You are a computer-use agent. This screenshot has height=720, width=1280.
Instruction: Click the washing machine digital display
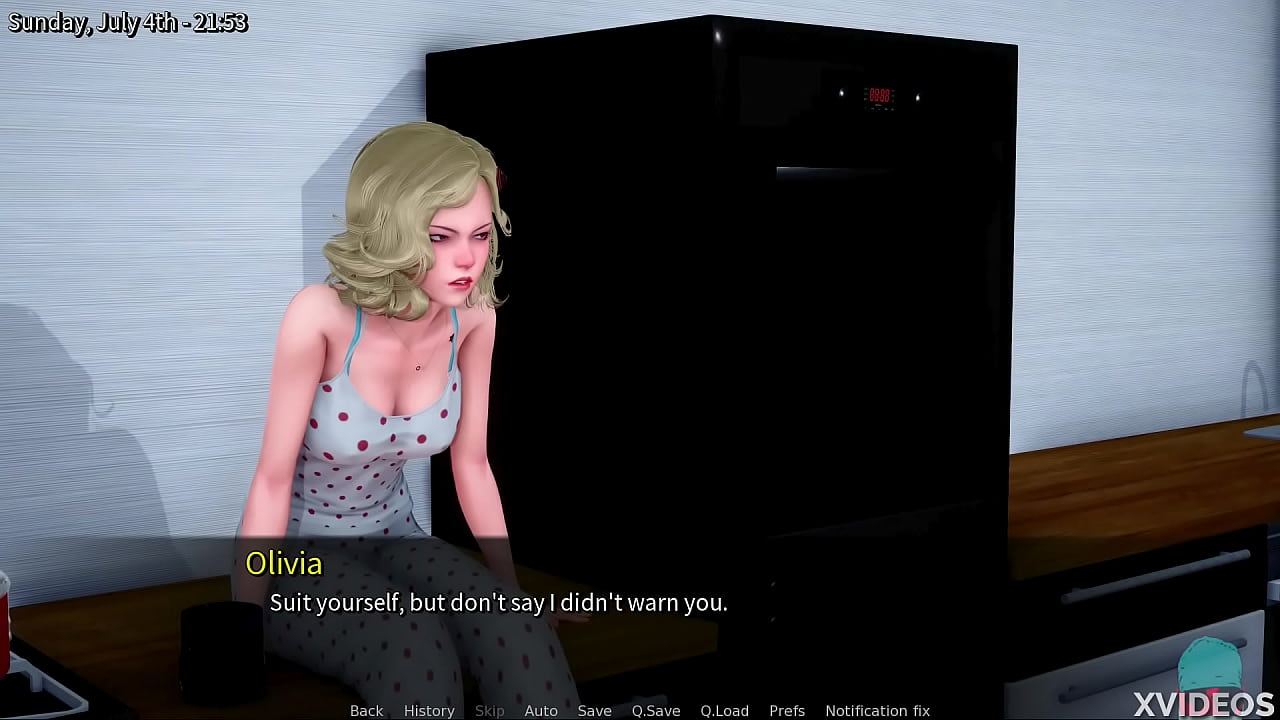pos(879,93)
